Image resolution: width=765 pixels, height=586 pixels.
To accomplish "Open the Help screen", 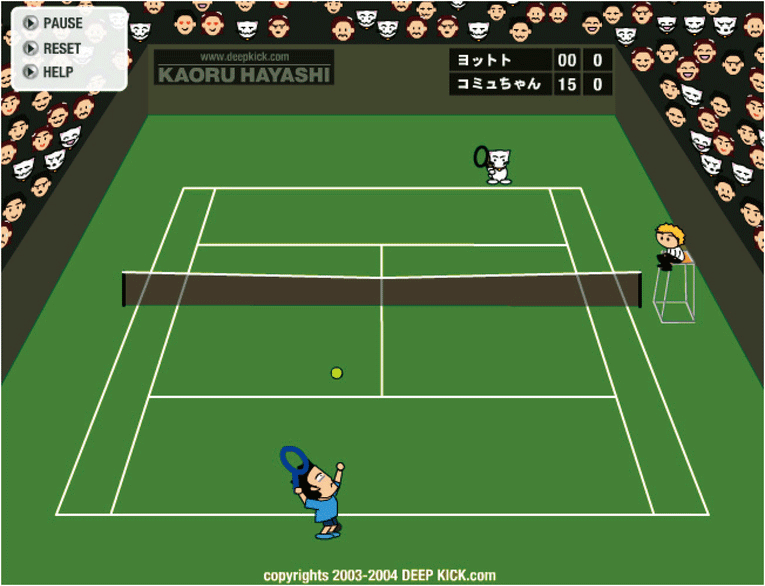I will coord(50,72).
